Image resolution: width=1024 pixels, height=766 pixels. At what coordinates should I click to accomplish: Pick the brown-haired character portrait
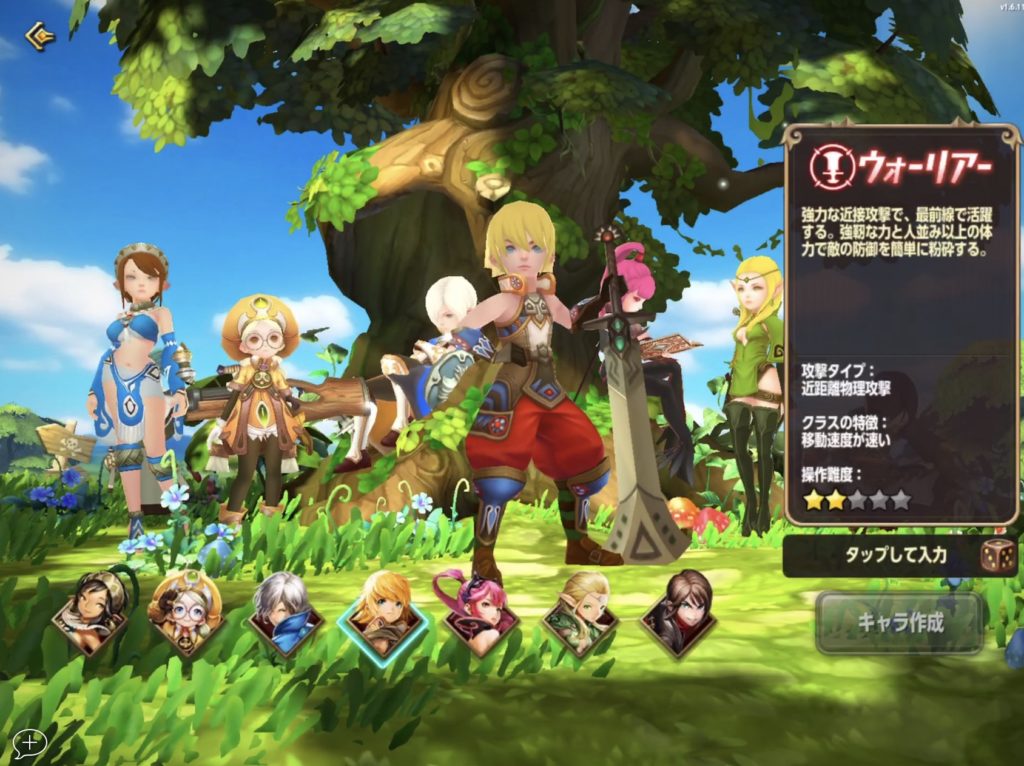678,612
